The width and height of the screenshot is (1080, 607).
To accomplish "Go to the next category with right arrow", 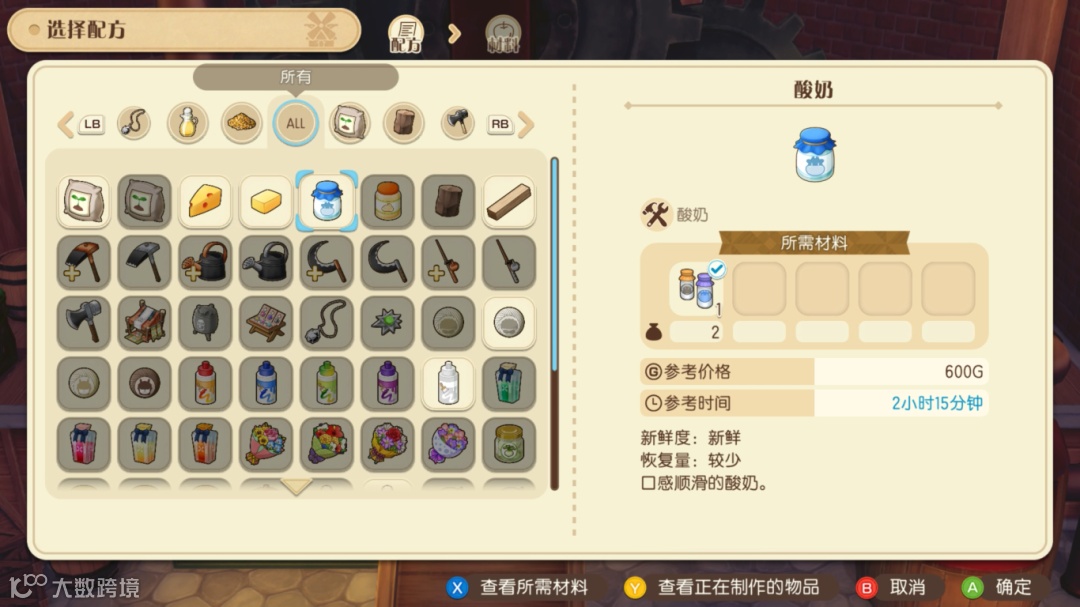I will click(x=525, y=124).
